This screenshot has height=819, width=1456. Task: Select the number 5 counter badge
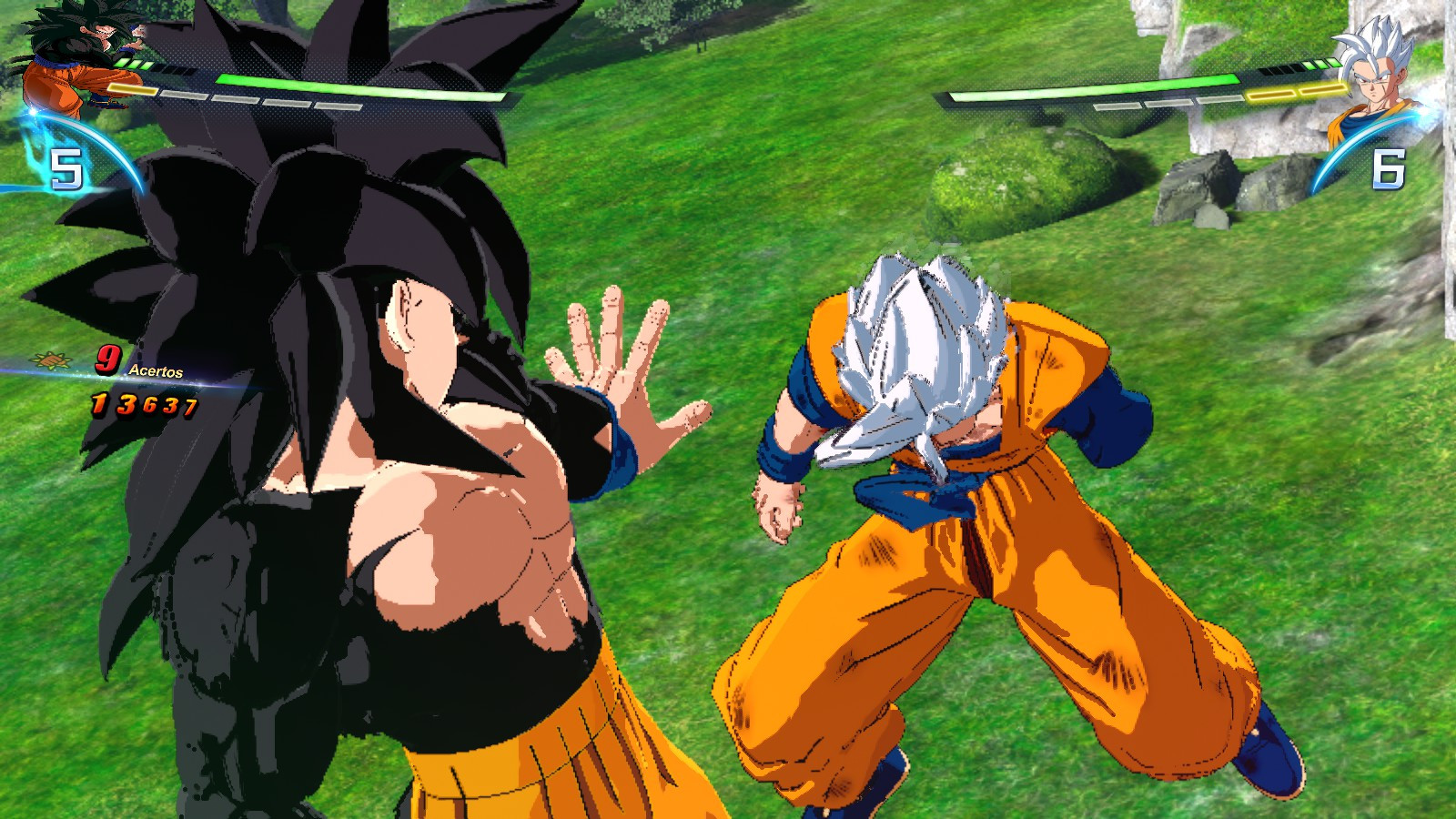66,167
